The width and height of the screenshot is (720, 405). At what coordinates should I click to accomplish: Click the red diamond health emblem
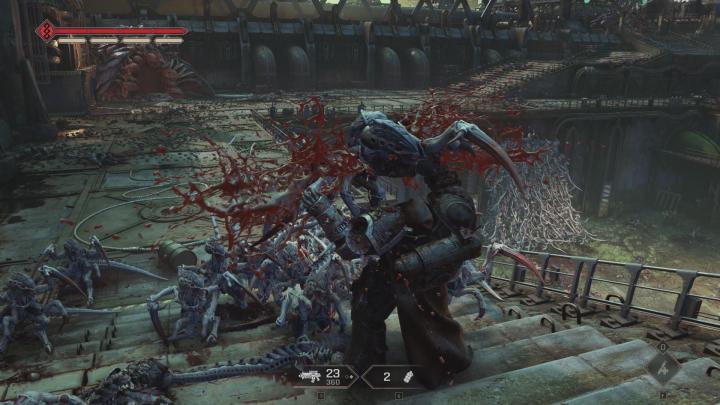(x=44, y=32)
